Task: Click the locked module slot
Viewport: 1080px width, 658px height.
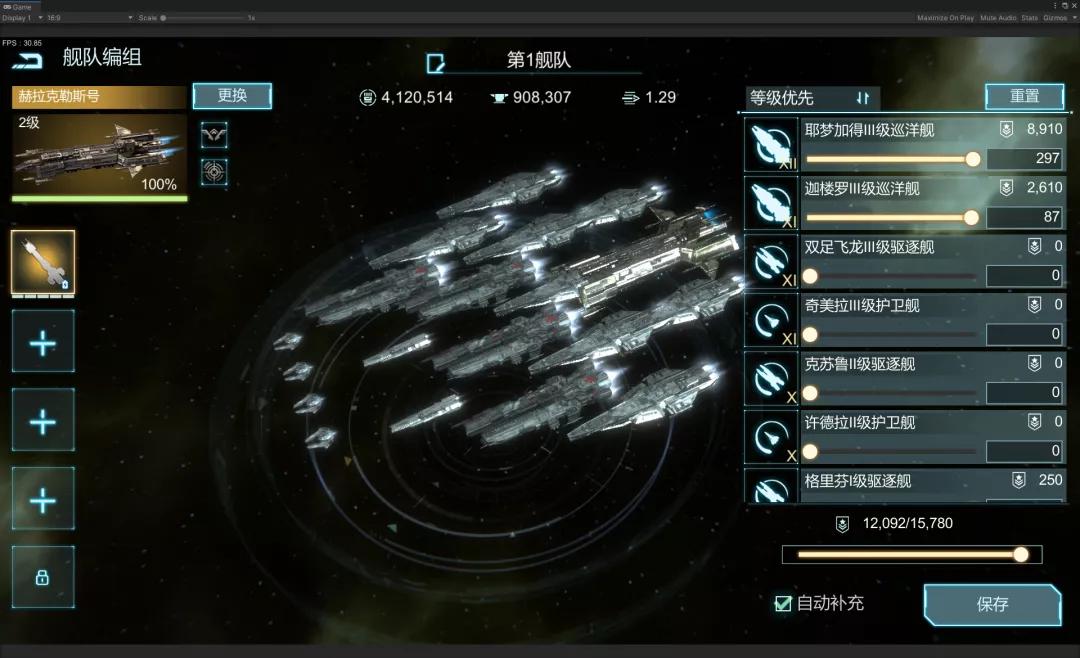Action: 43,577
